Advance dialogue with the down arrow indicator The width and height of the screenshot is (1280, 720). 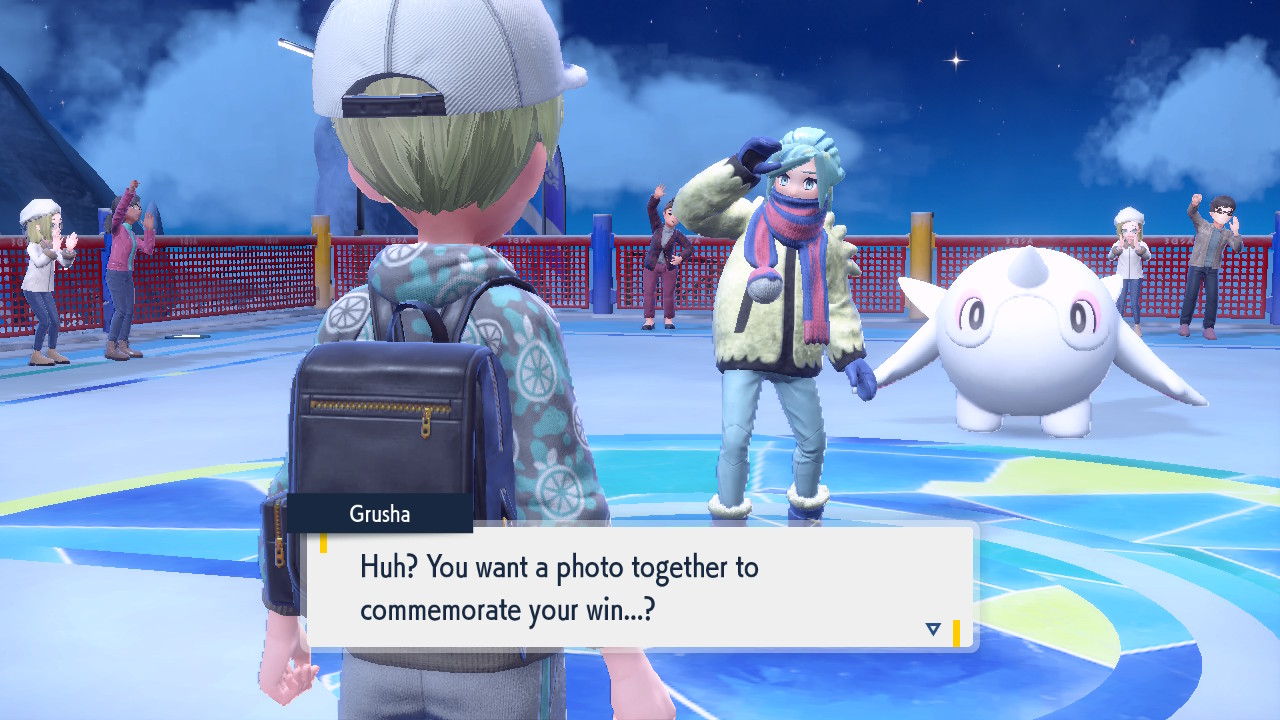pyautogui.click(x=933, y=629)
